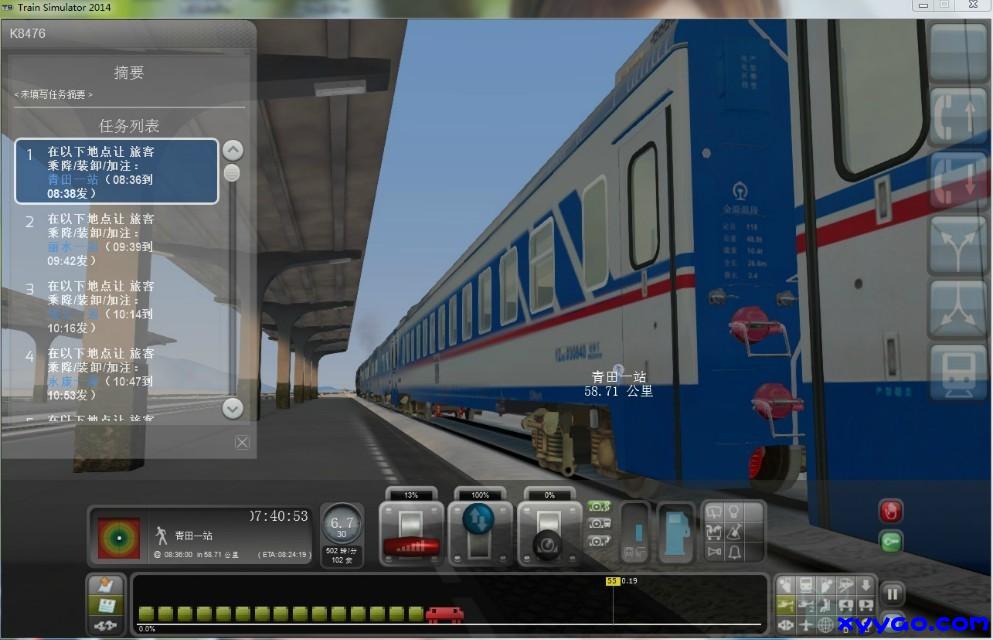Click the train front view button
The image size is (993, 640).
[x=958, y=372]
